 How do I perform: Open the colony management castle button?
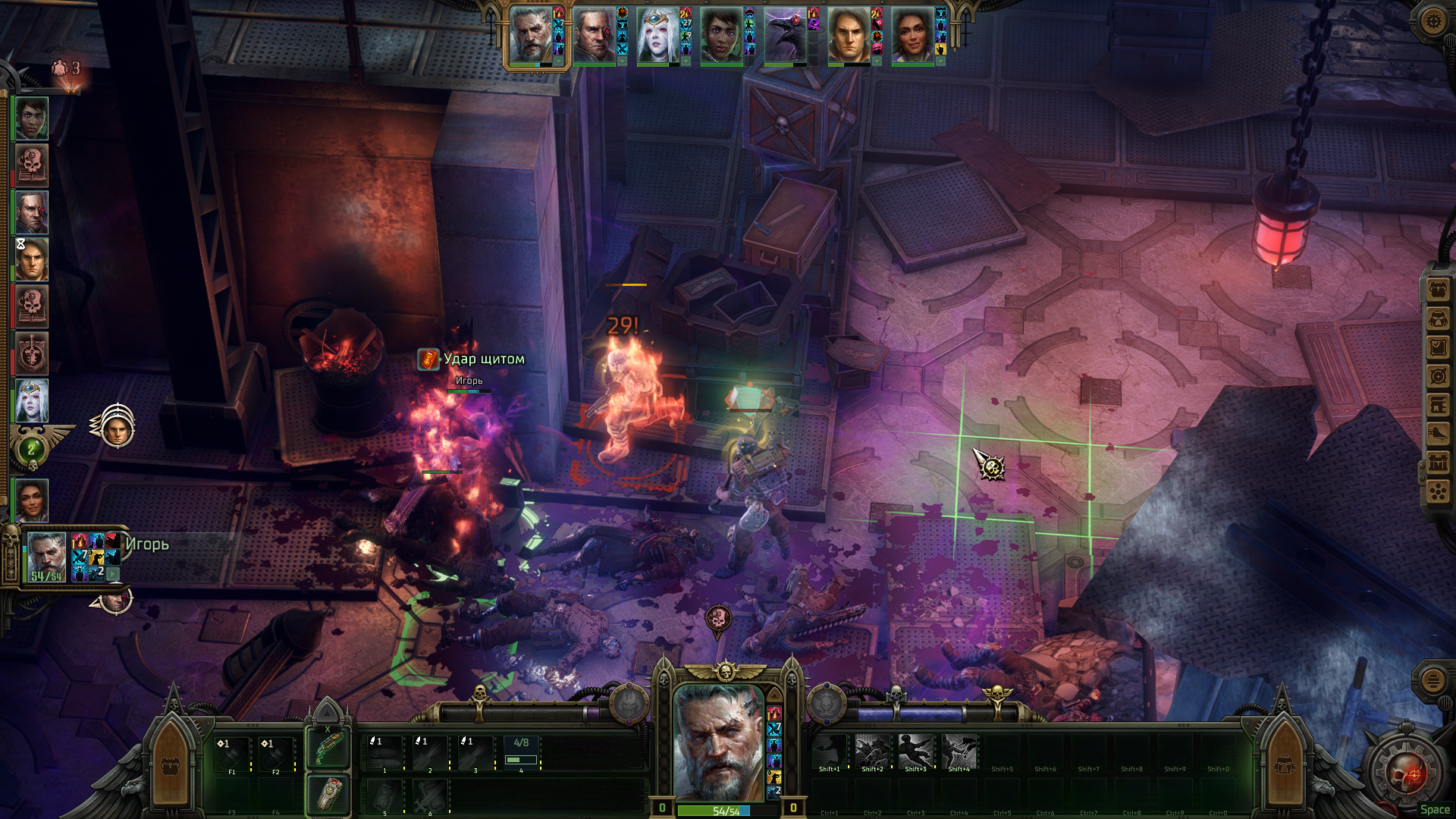coord(1438,463)
